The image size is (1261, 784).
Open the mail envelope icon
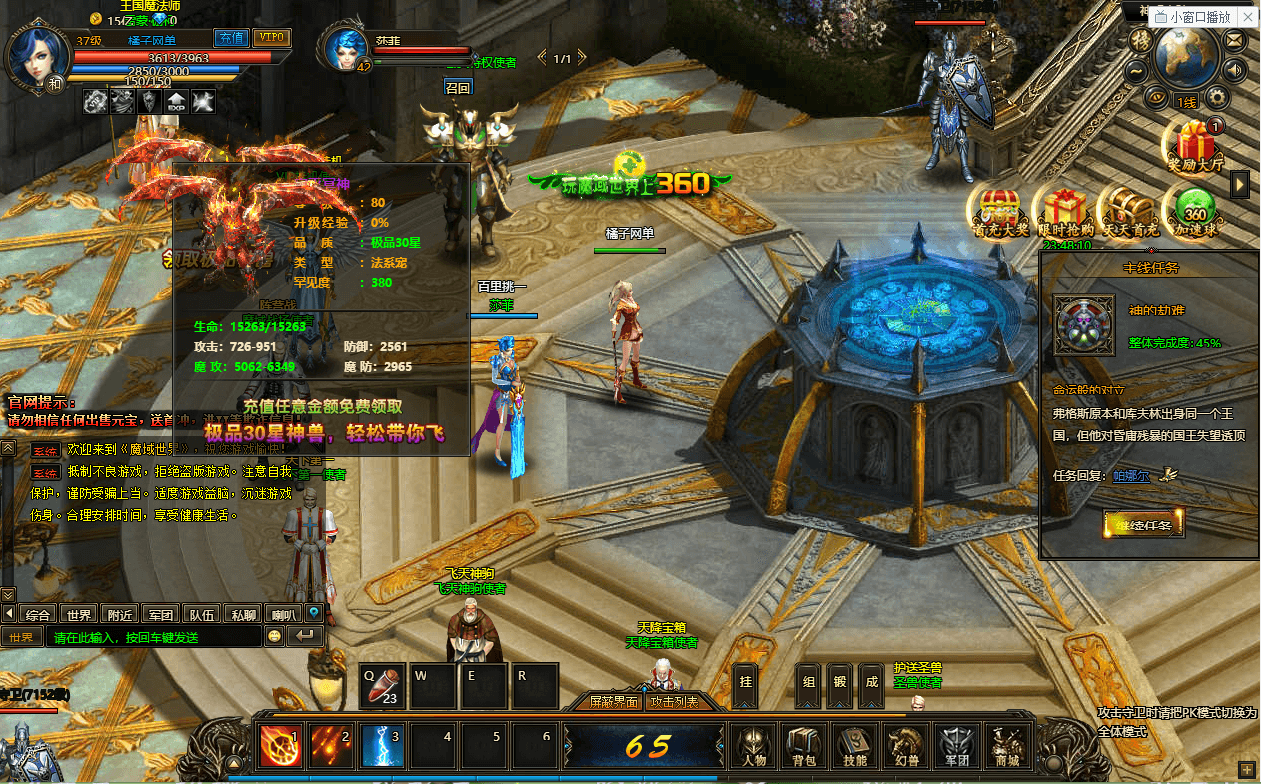pos(1236,41)
